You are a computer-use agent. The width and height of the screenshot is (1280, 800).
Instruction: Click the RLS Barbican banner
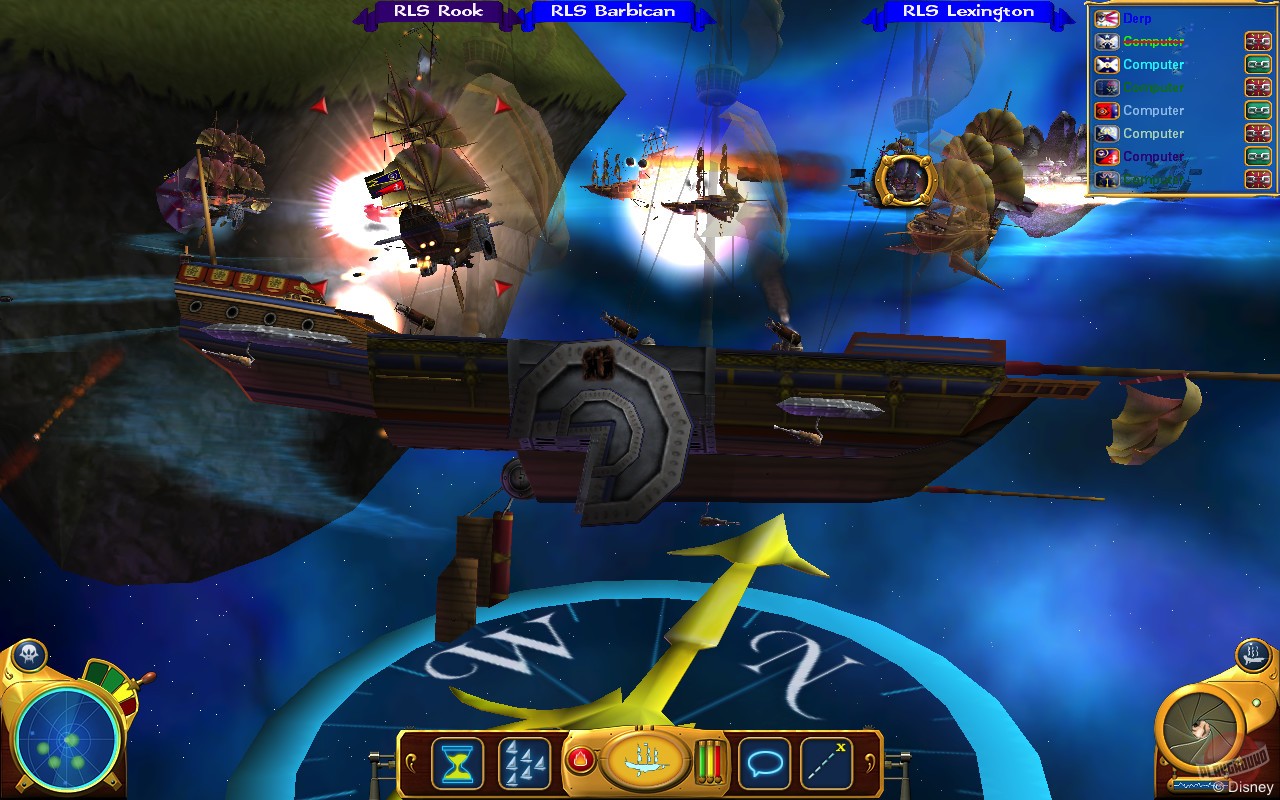click(616, 11)
